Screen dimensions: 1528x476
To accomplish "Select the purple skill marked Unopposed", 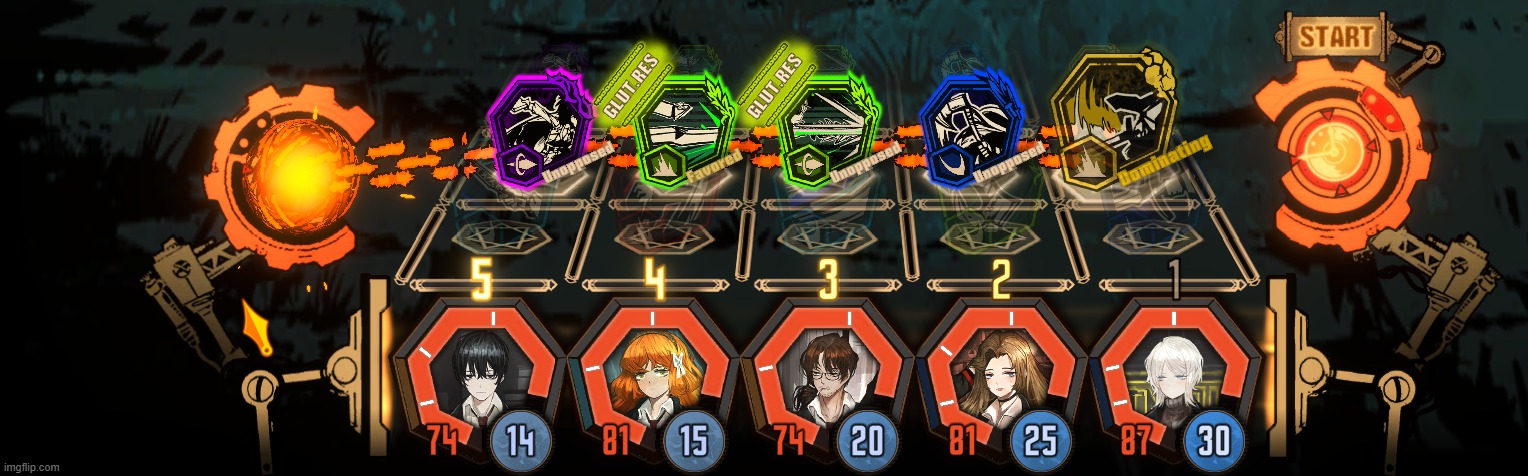I will (538, 125).
